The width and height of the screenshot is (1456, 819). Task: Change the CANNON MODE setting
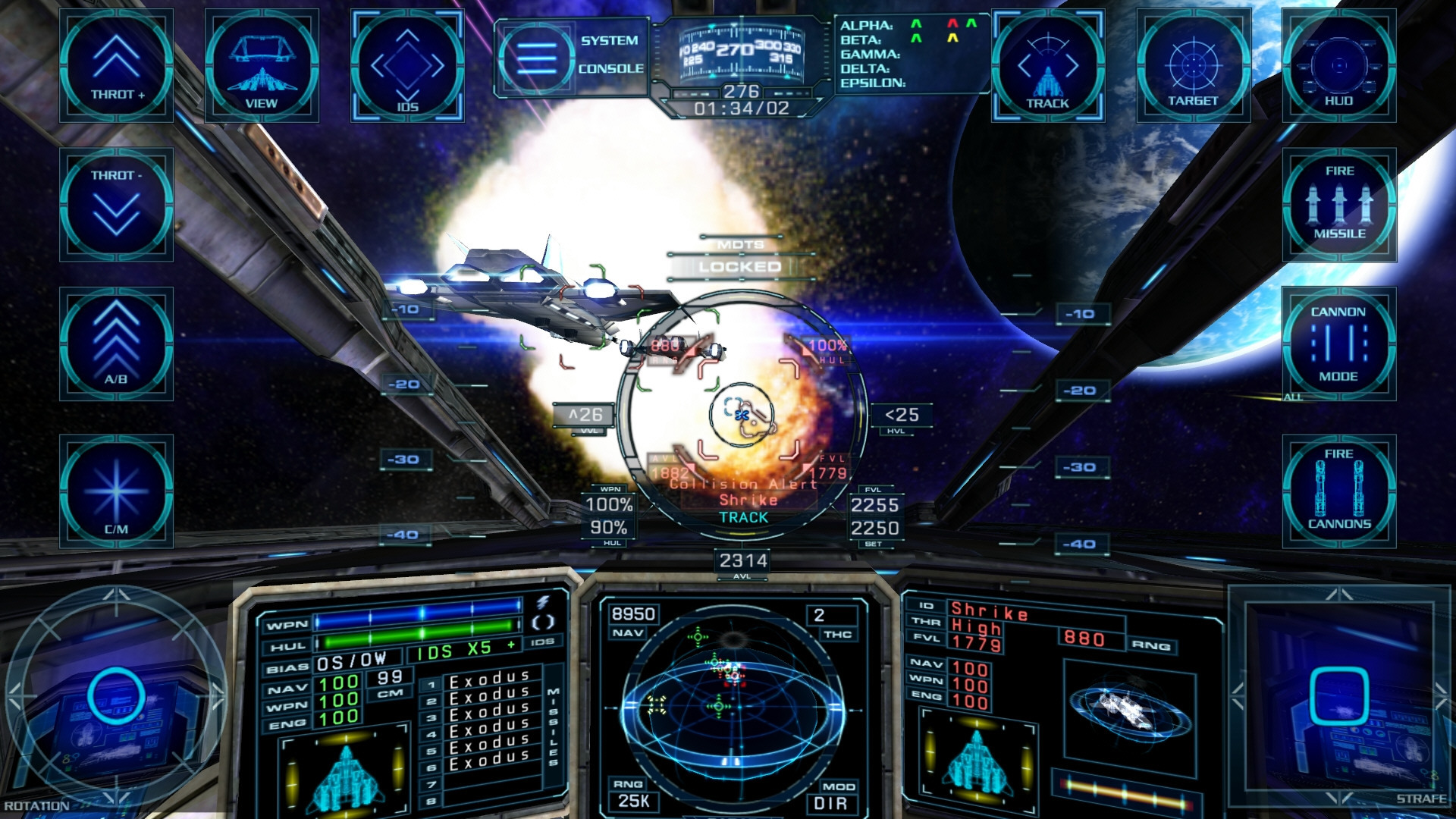click(1338, 344)
